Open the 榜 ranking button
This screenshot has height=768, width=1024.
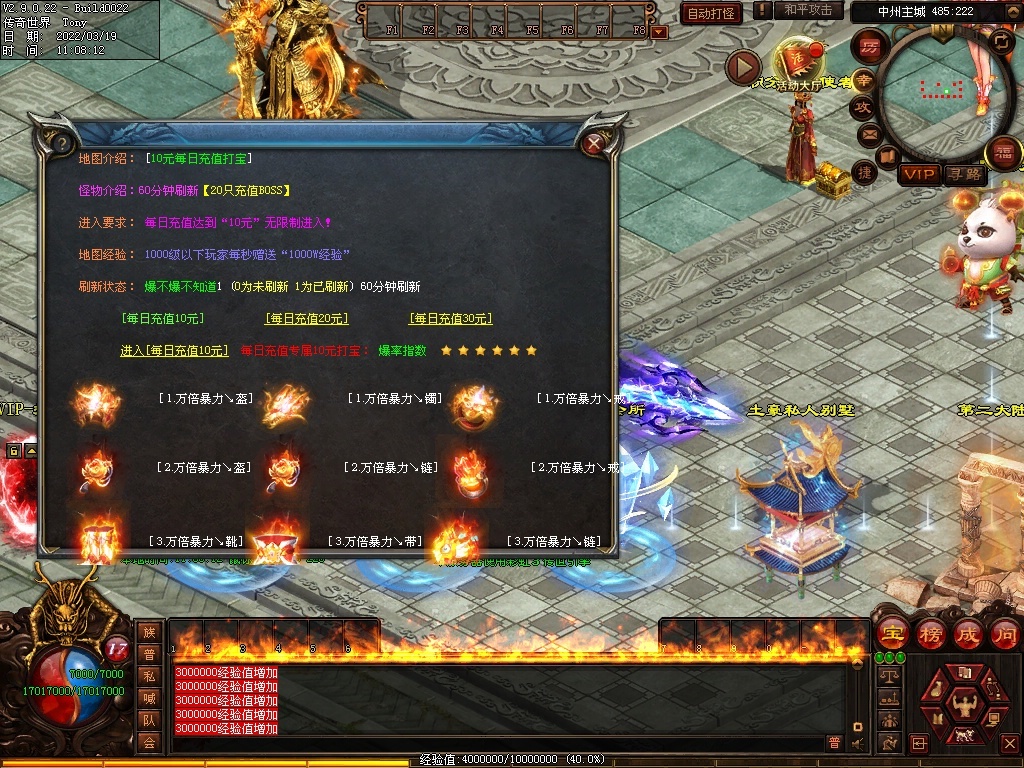(x=930, y=633)
